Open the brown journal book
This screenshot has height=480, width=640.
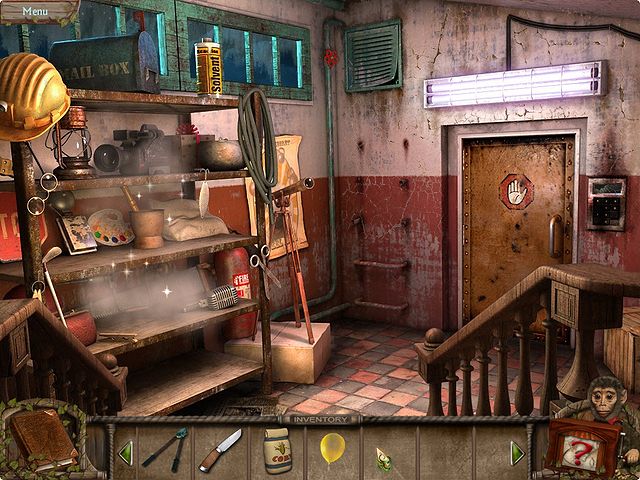42,440
